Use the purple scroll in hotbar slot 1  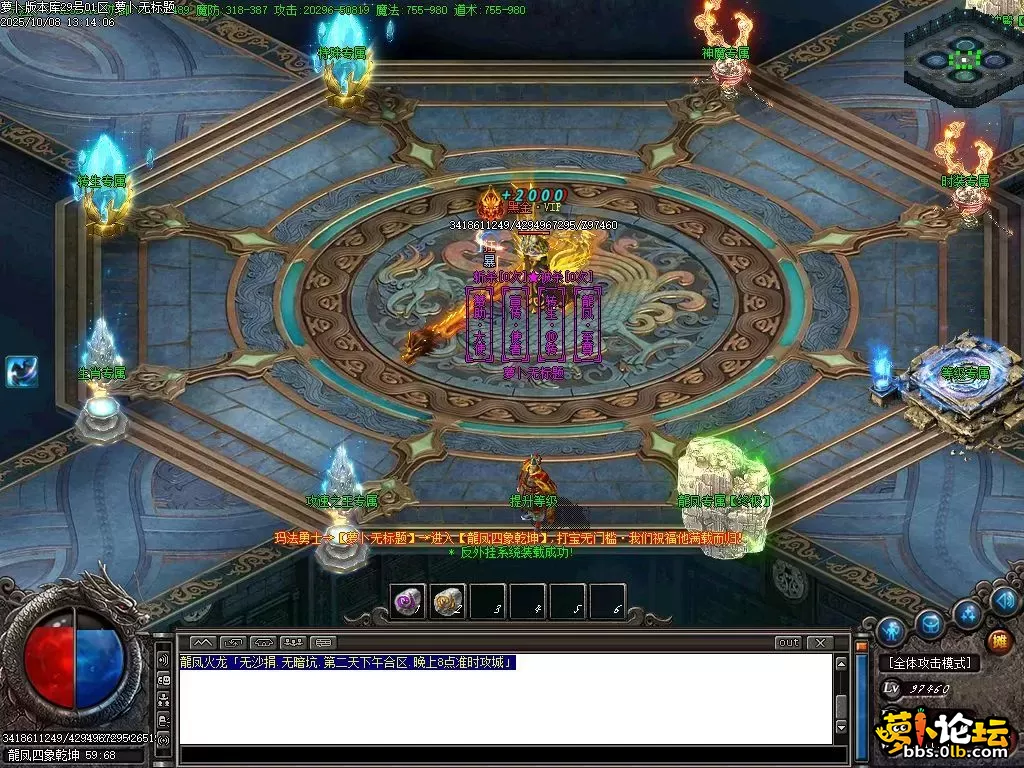408,601
